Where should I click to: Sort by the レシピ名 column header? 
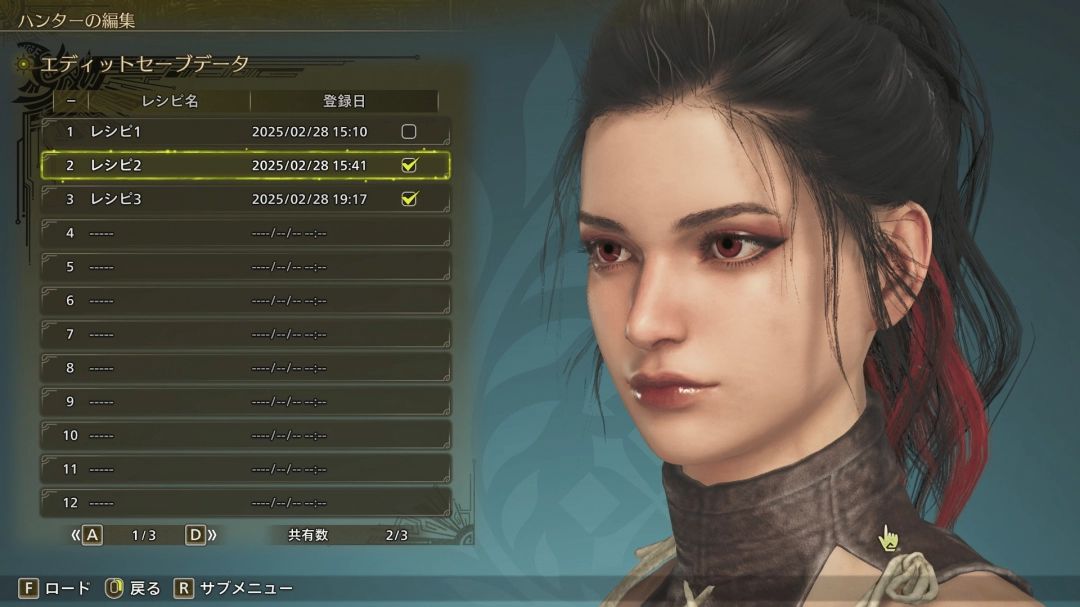pyautogui.click(x=169, y=101)
